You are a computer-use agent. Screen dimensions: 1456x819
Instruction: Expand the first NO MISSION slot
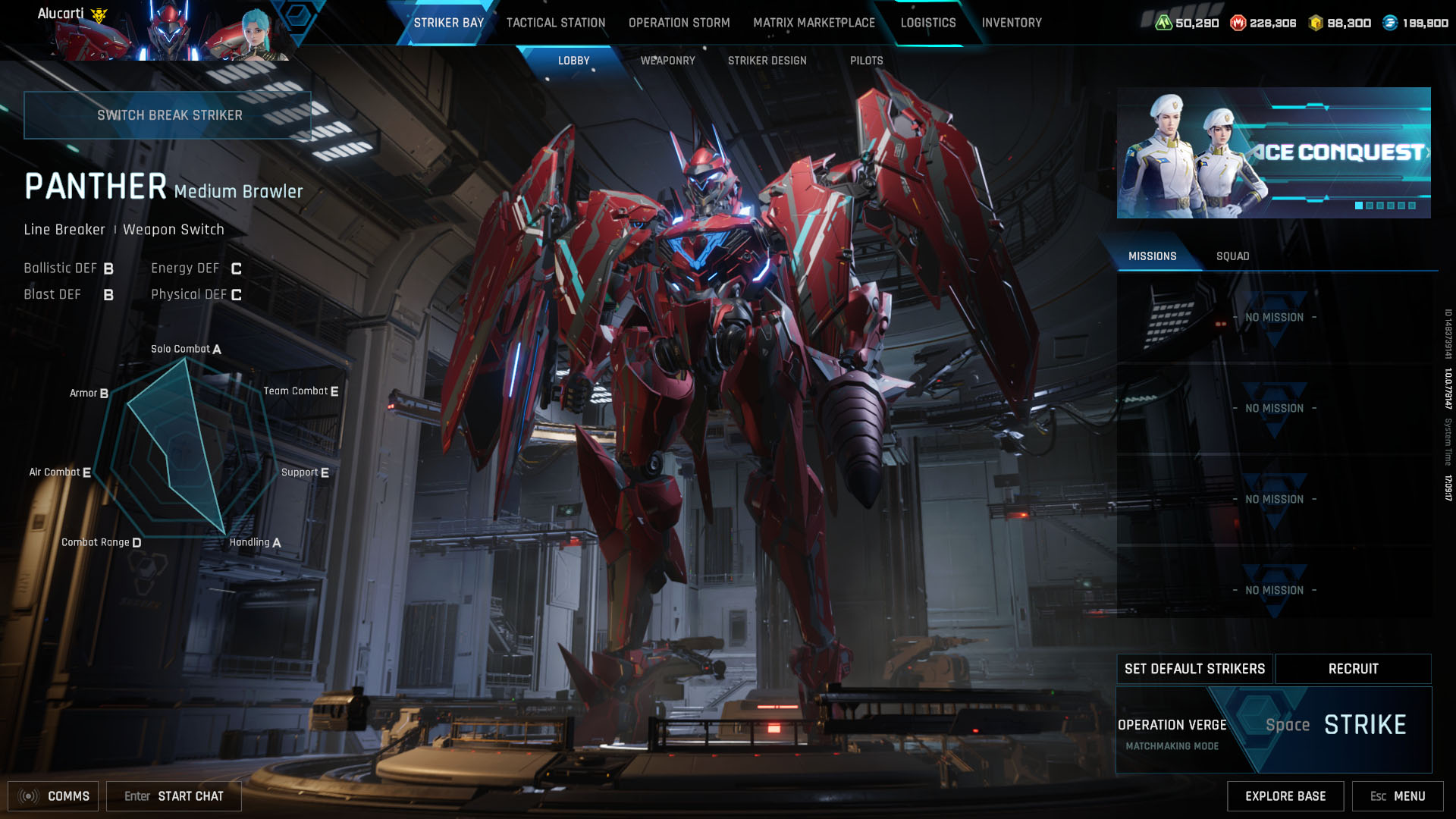point(1275,318)
